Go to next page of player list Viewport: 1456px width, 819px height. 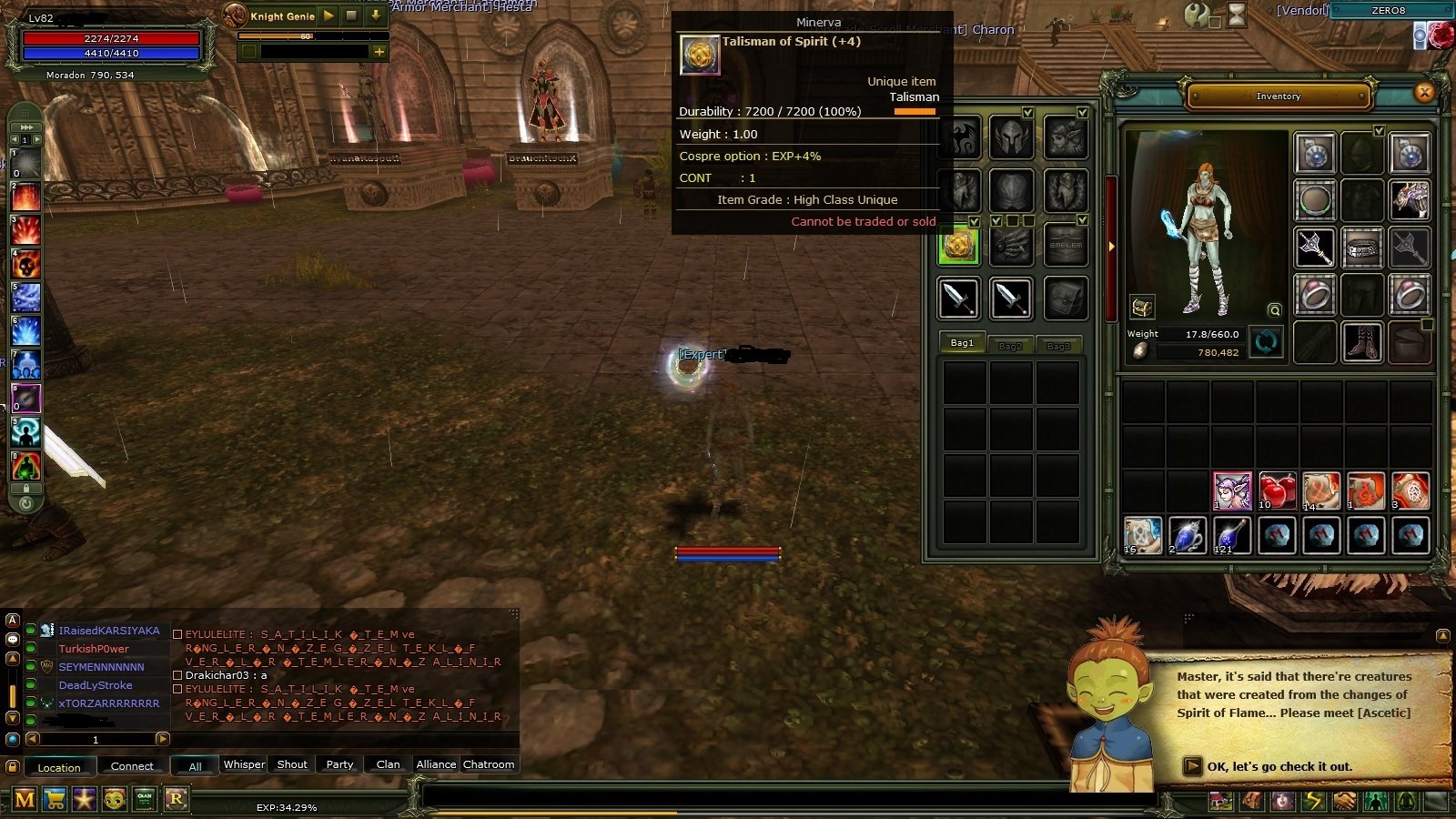click(163, 739)
